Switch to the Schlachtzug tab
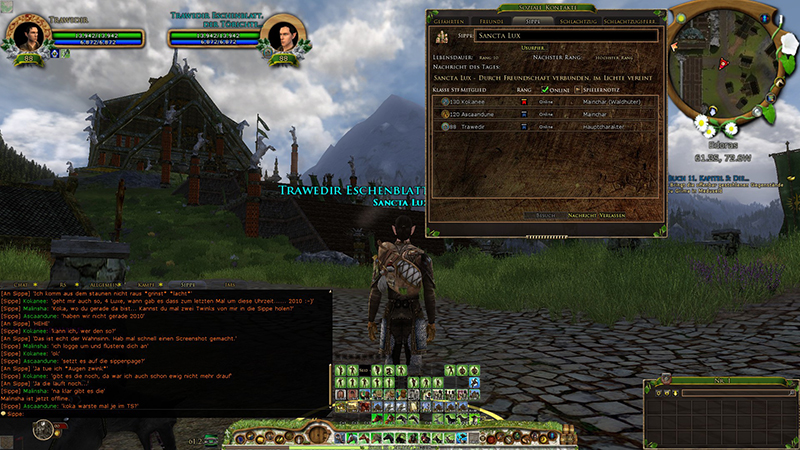 coord(578,19)
